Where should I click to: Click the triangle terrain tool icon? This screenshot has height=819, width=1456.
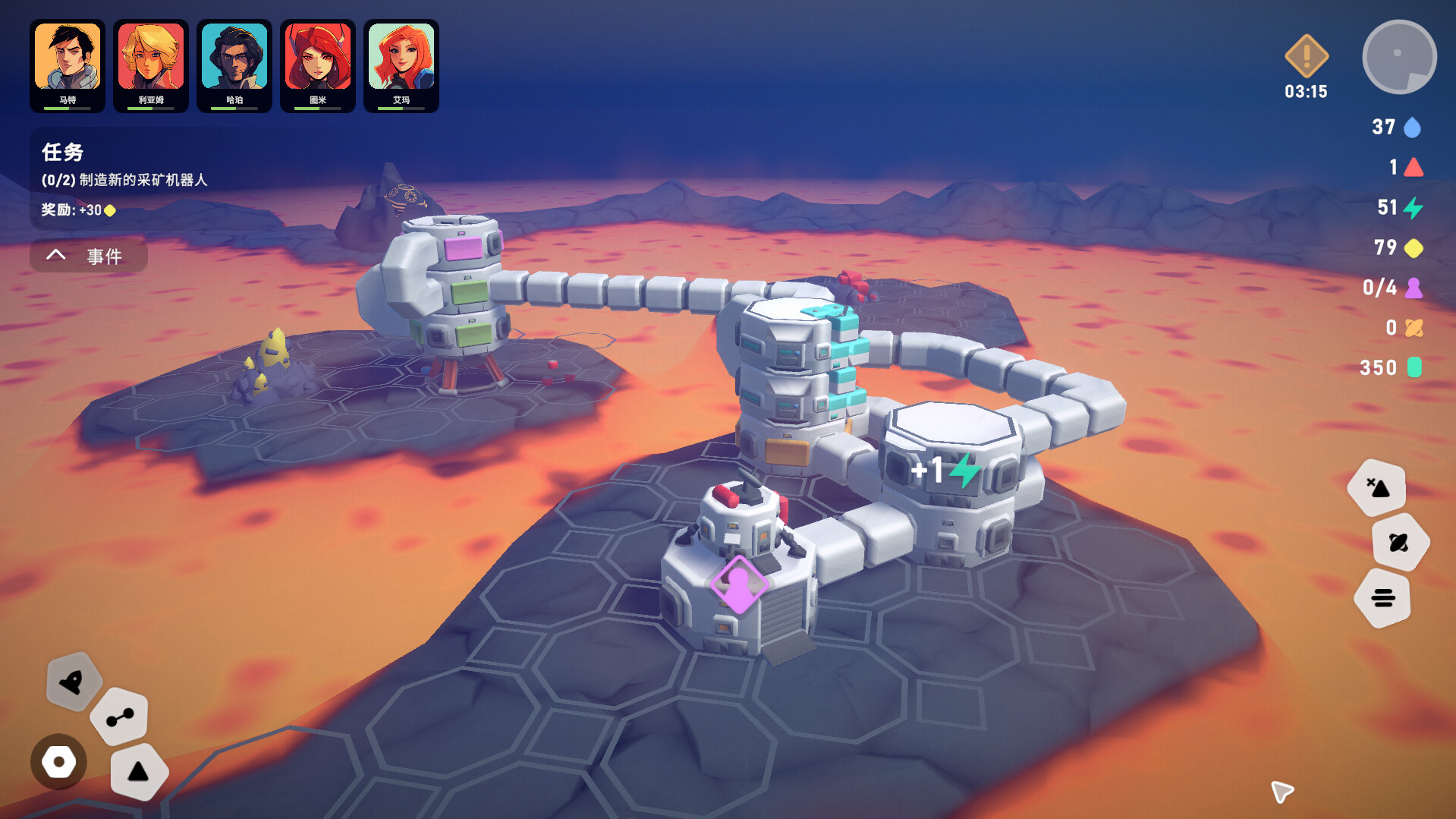pyautogui.click(x=138, y=772)
